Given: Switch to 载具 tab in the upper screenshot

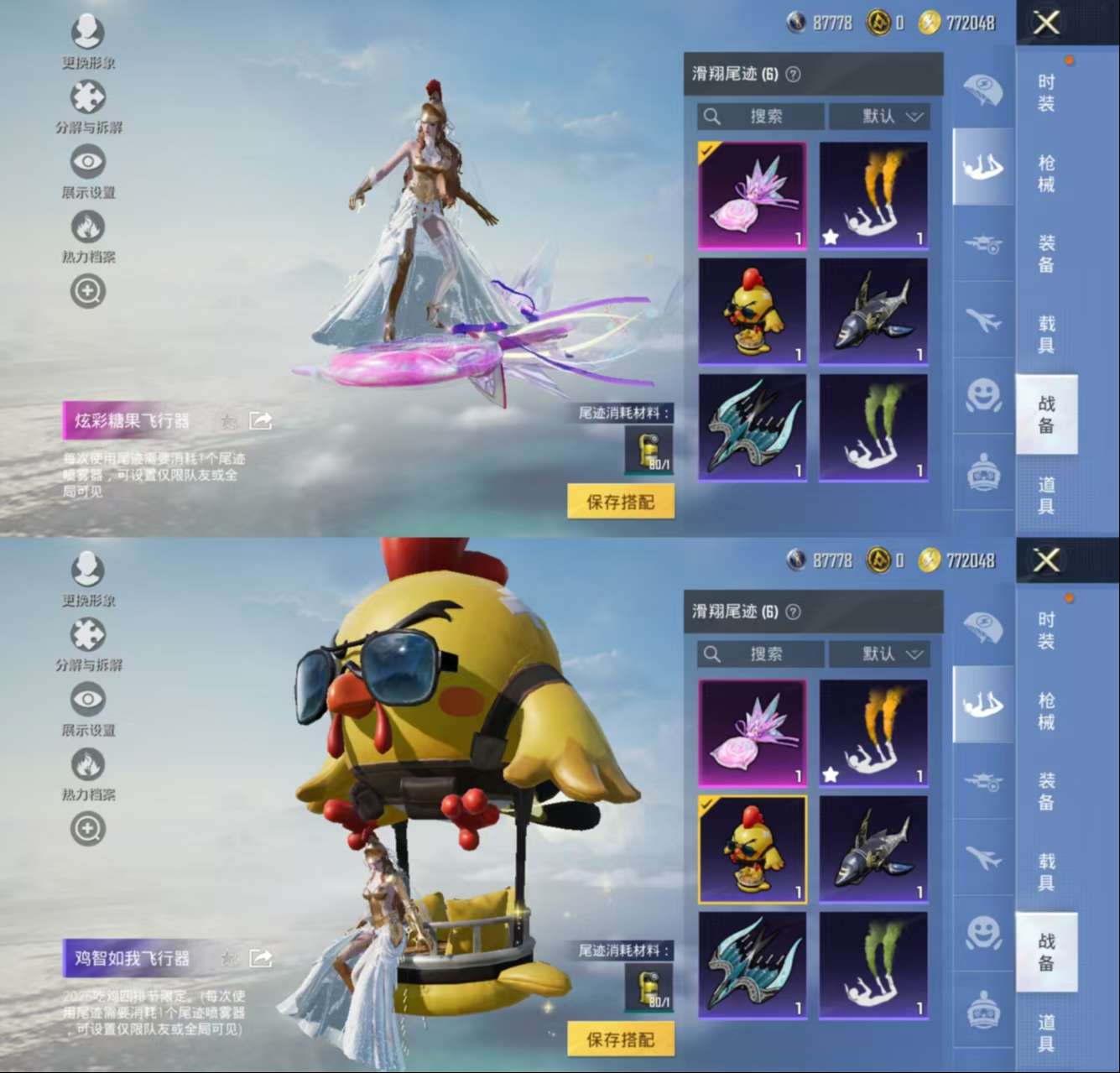Looking at the screenshot, I should tap(1046, 334).
